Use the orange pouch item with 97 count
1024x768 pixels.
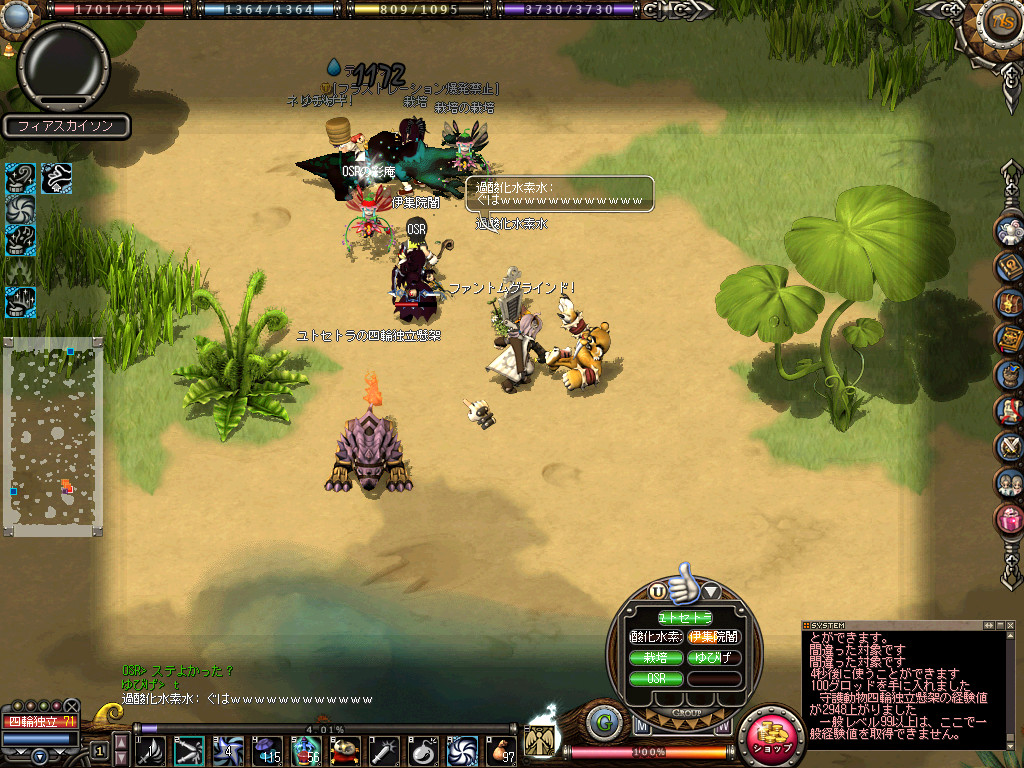click(499, 750)
